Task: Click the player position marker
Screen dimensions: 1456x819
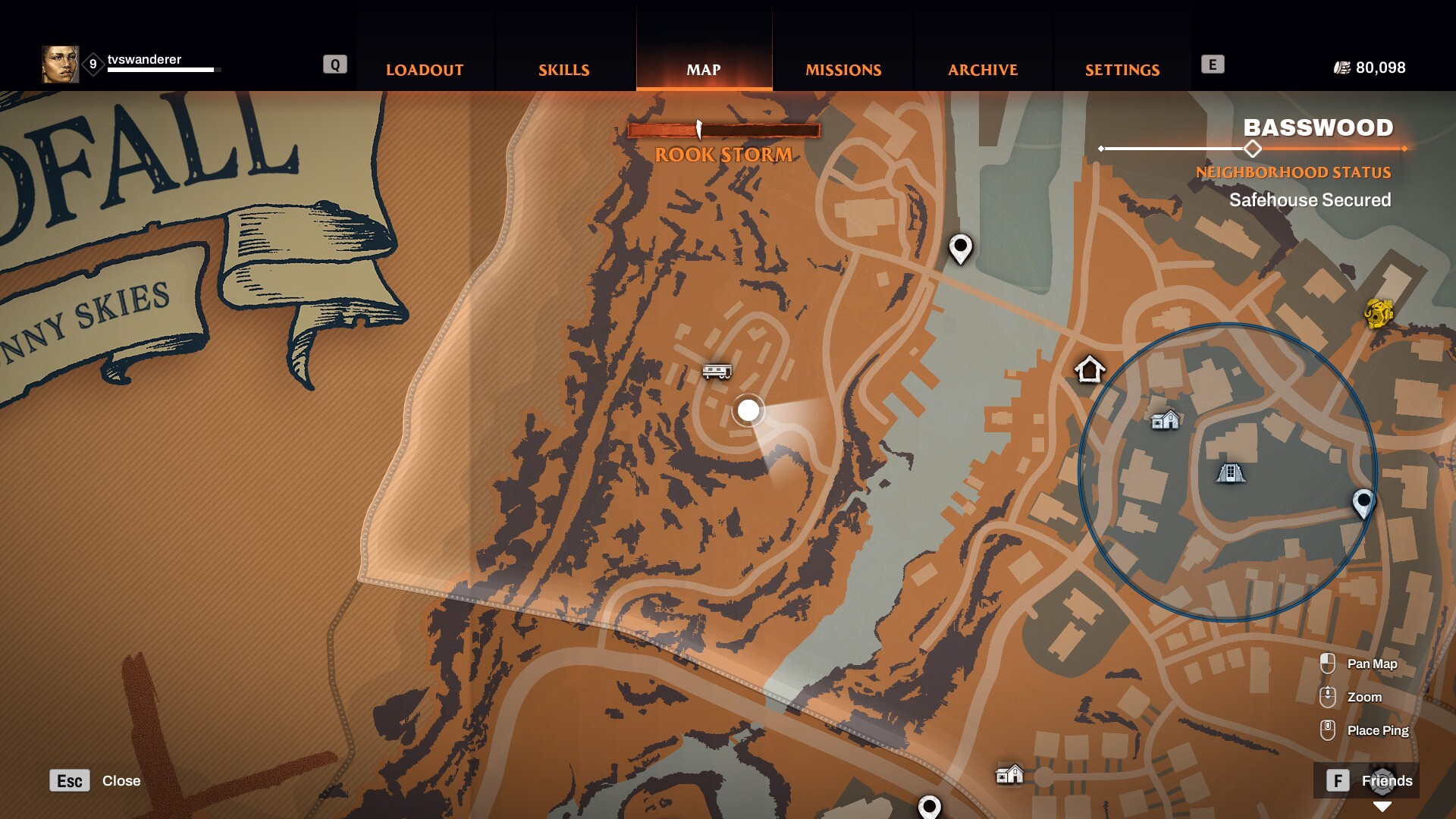Action: tap(748, 410)
